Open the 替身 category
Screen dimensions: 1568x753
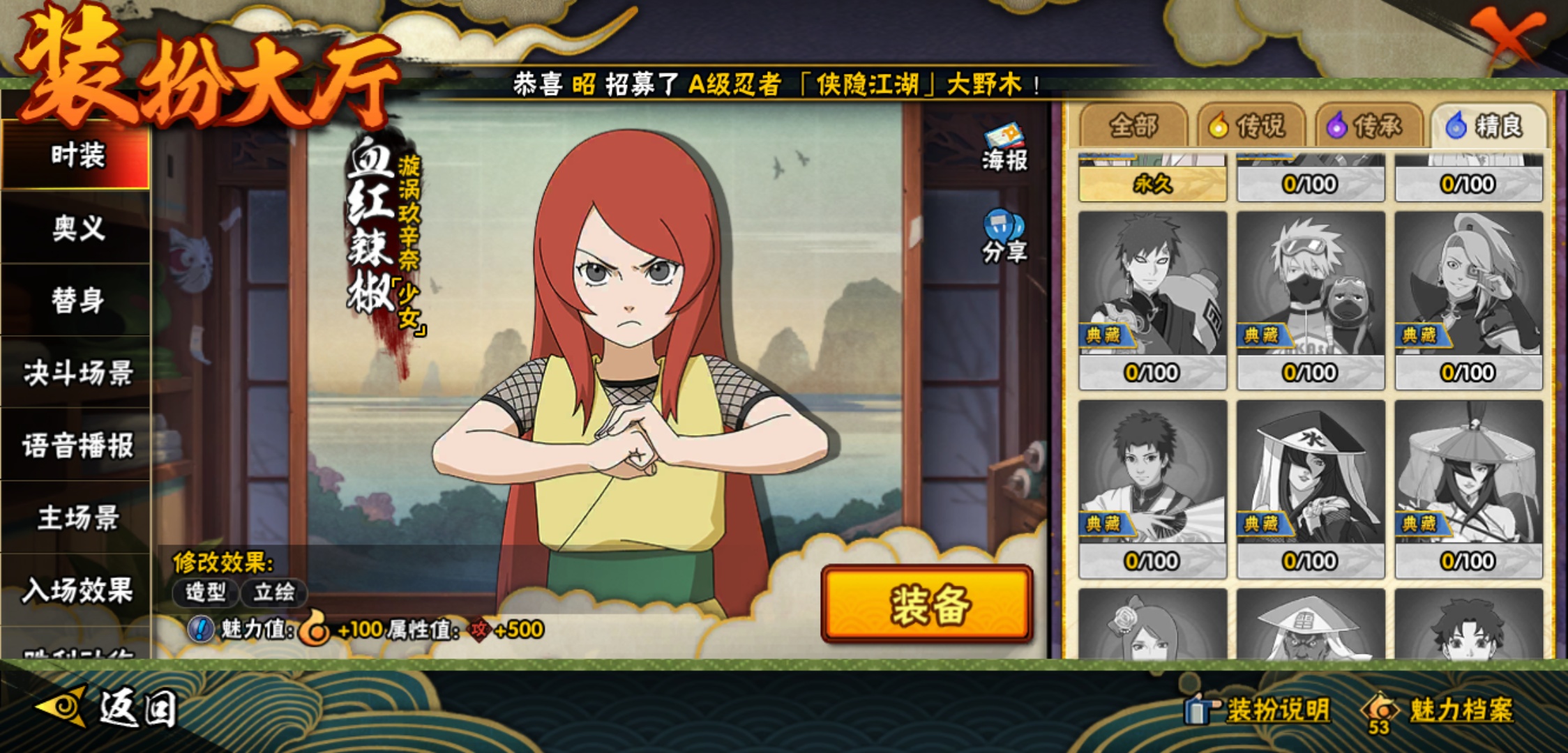coord(77,301)
